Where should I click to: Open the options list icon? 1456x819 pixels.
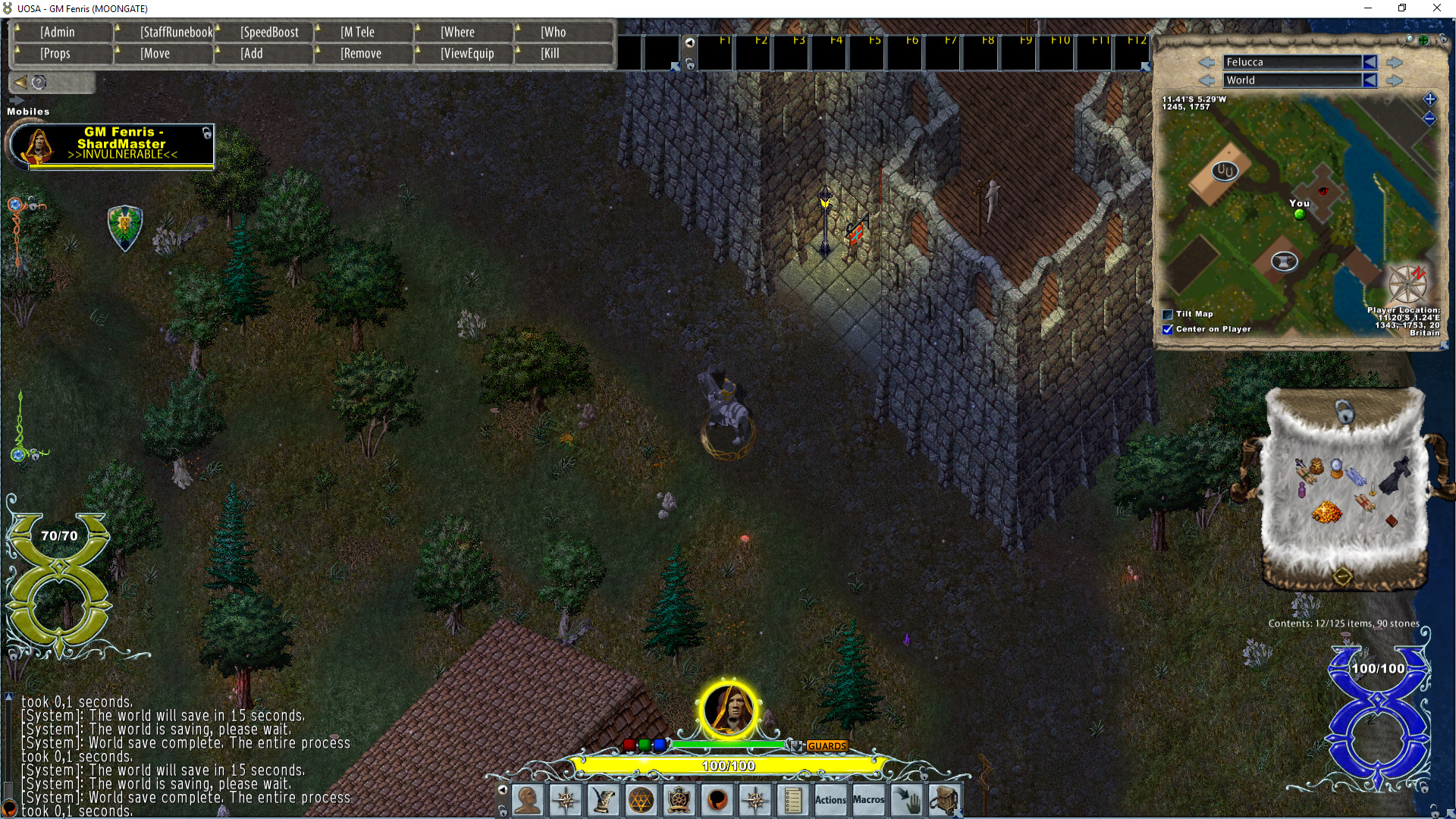[792, 800]
